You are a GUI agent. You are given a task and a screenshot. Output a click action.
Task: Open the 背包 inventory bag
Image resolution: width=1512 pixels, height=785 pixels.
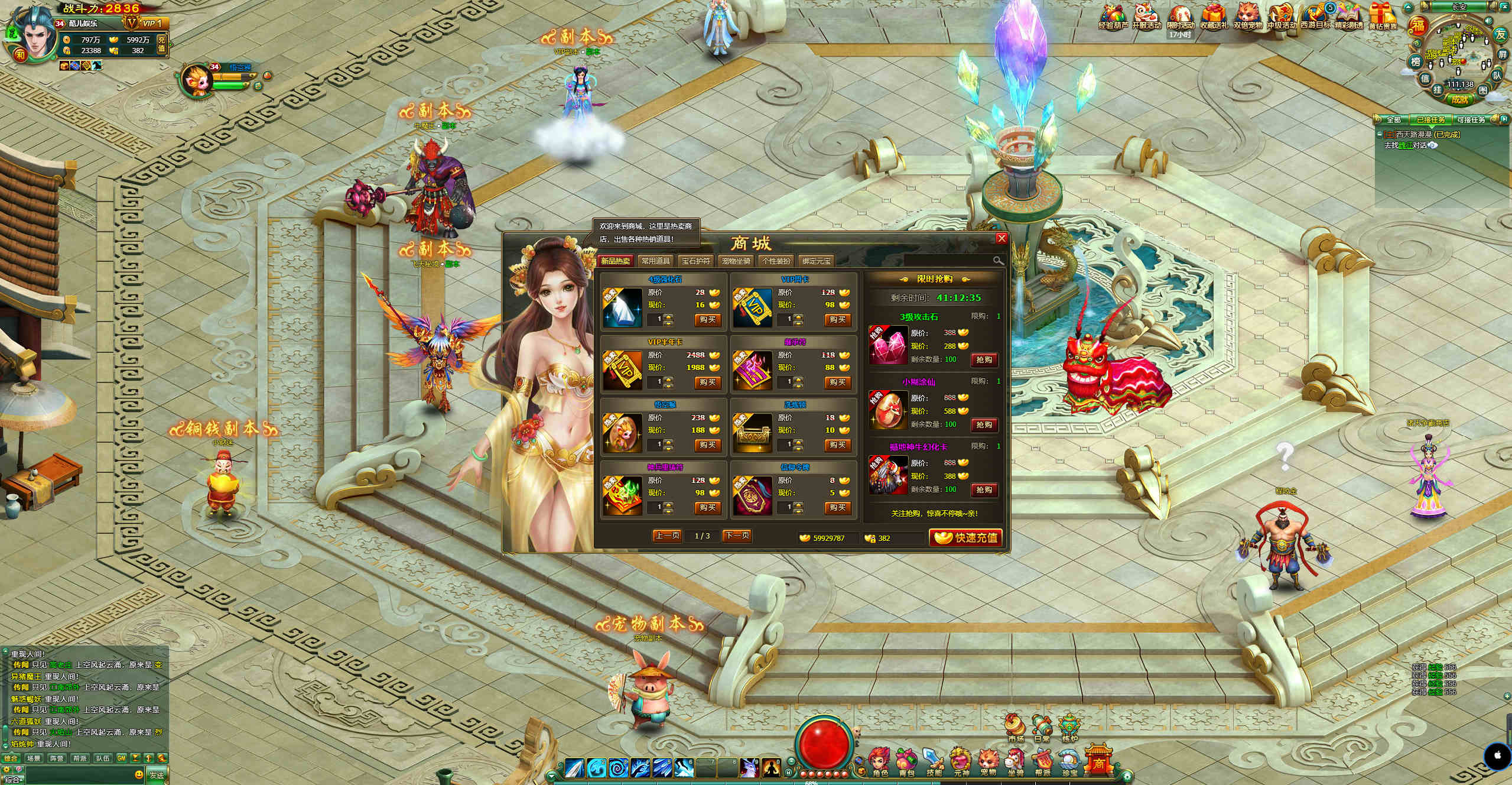[x=906, y=764]
